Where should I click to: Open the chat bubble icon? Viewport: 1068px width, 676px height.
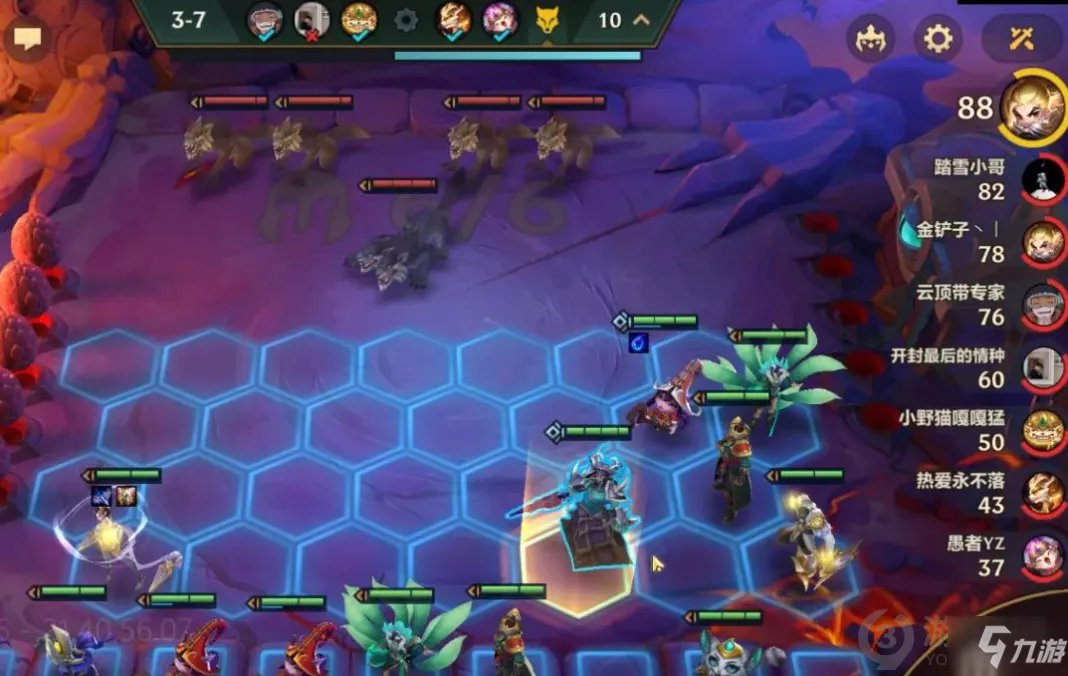(27, 40)
